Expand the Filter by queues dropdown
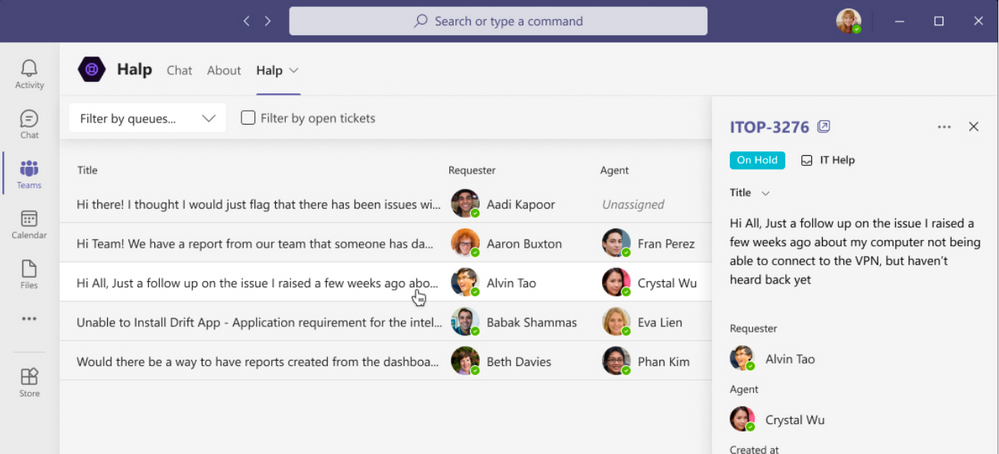 (x=147, y=118)
